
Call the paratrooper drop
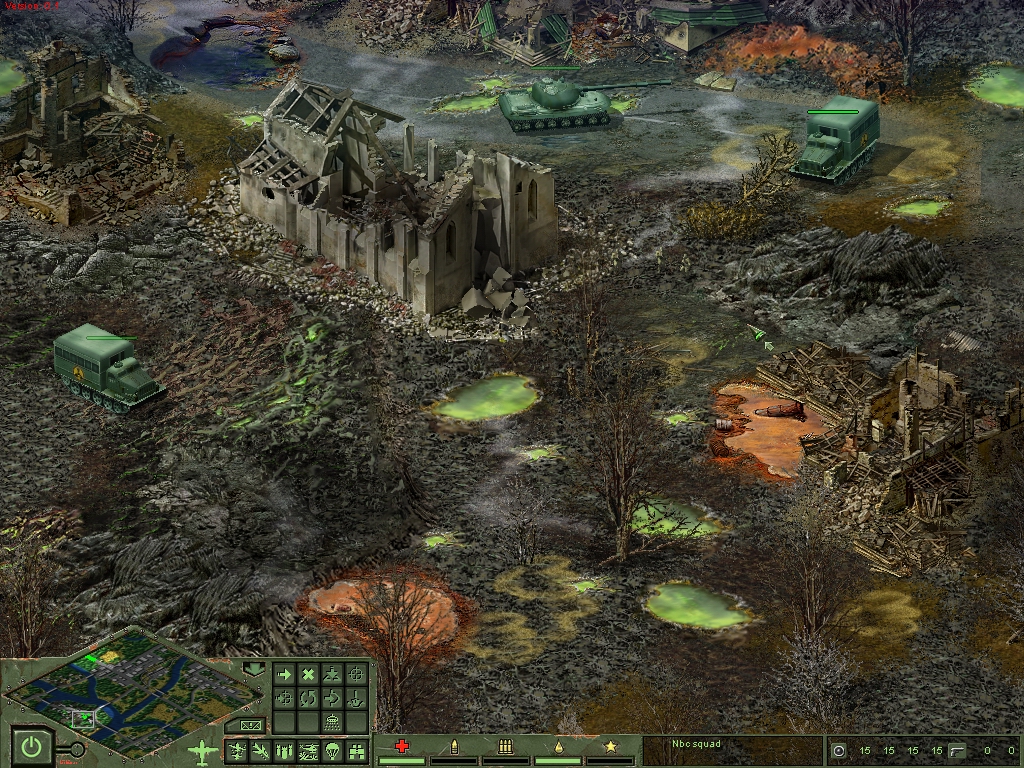(332, 751)
